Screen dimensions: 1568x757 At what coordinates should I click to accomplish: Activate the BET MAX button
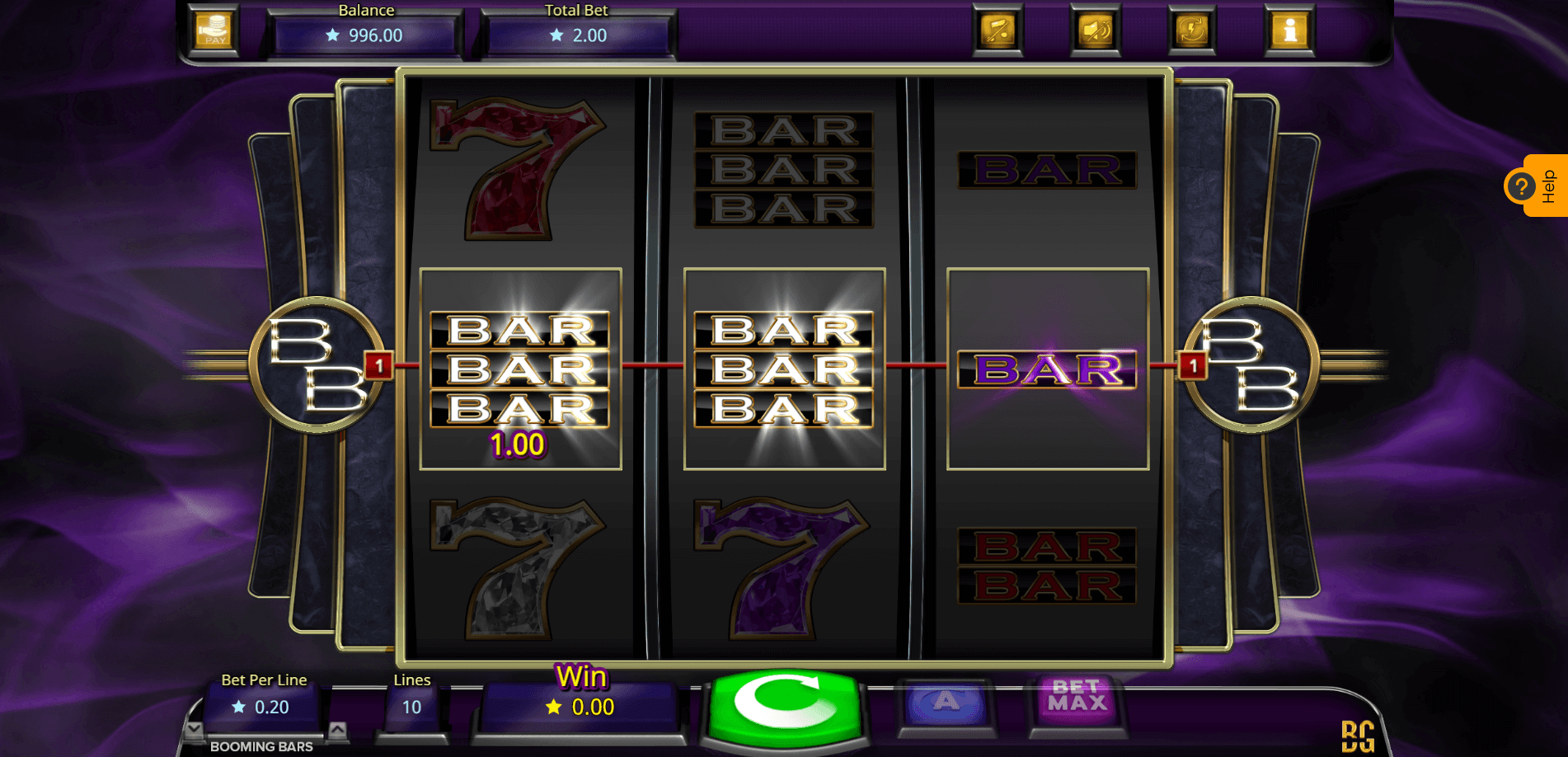pos(1077,698)
